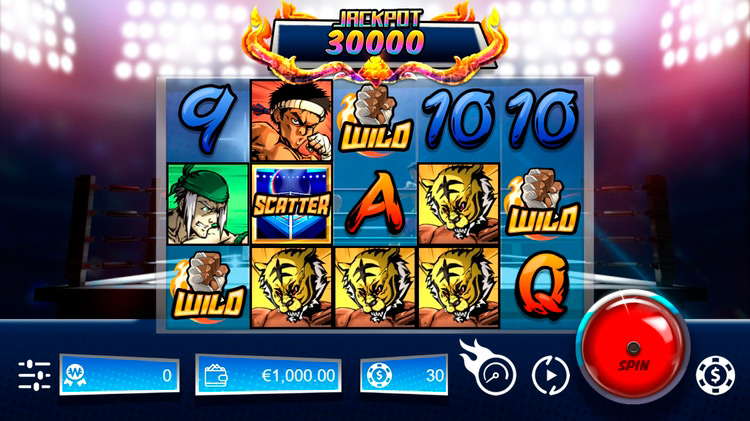750x421 pixels.
Task: Open the settings sliders menu
Action: (x=34, y=375)
